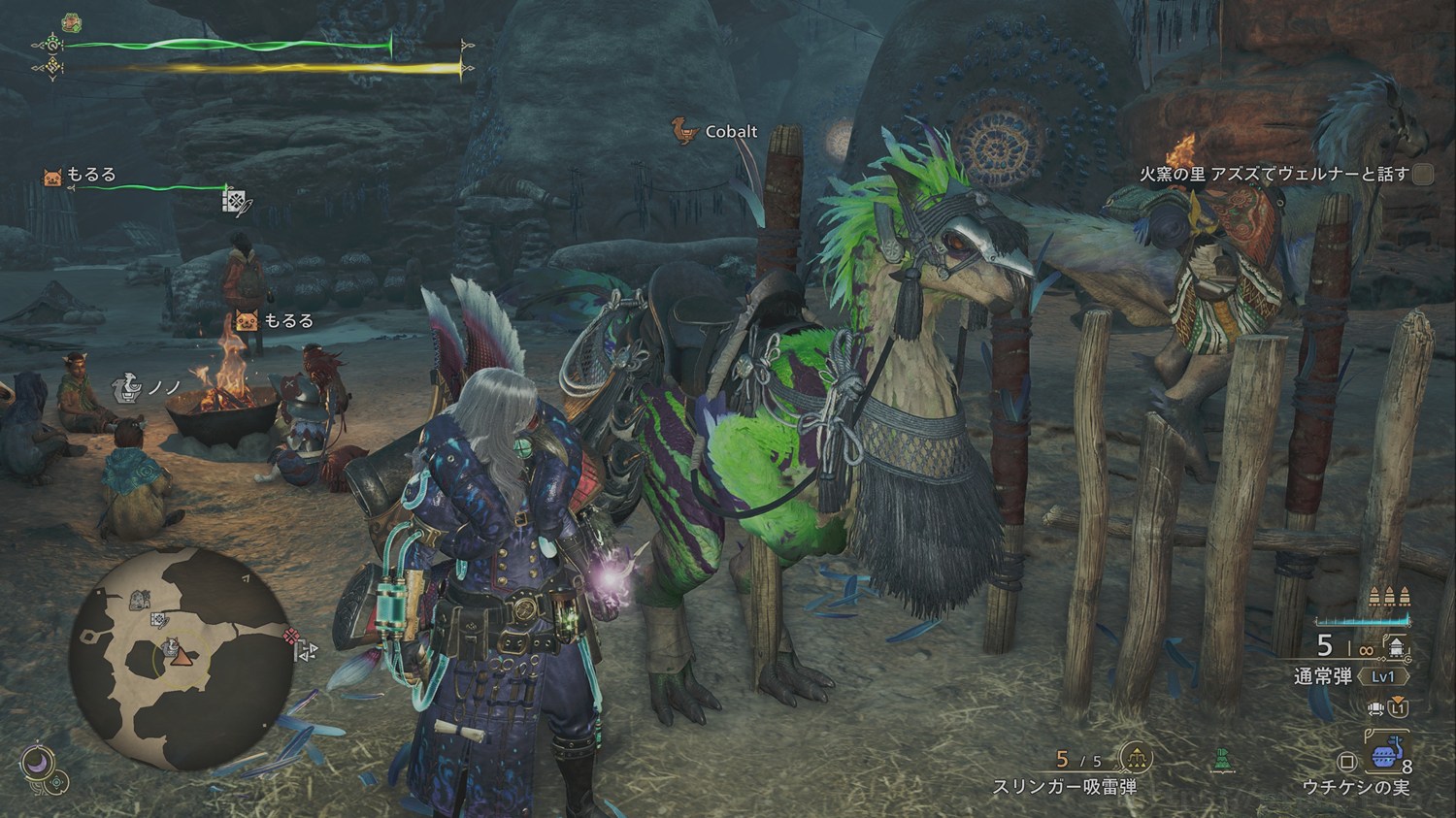Select the tent camp icon on minimap
This screenshot has height=818, width=1456.
140,600
